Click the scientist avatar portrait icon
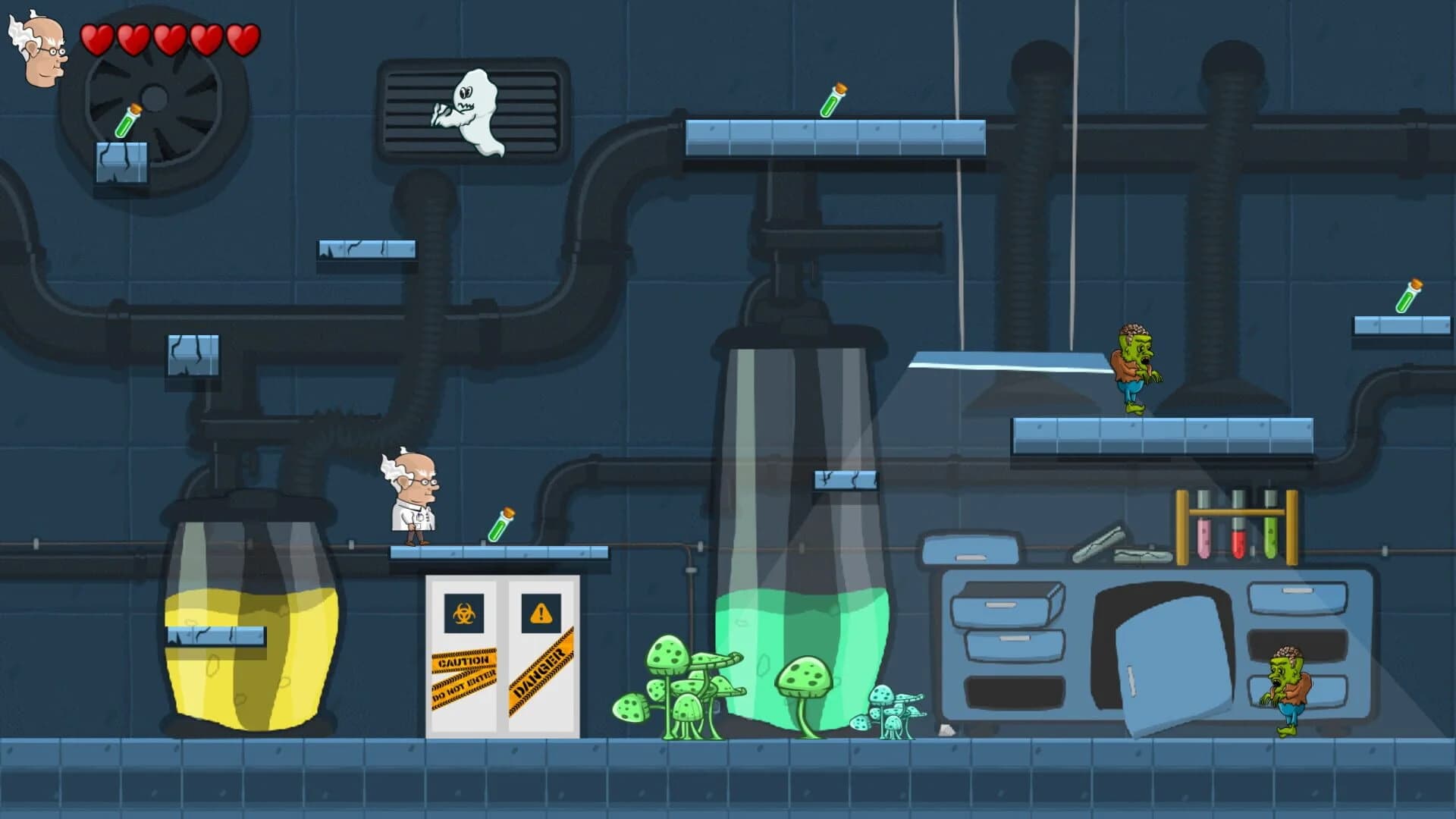The height and width of the screenshot is (819, 1456). [42, 45]
